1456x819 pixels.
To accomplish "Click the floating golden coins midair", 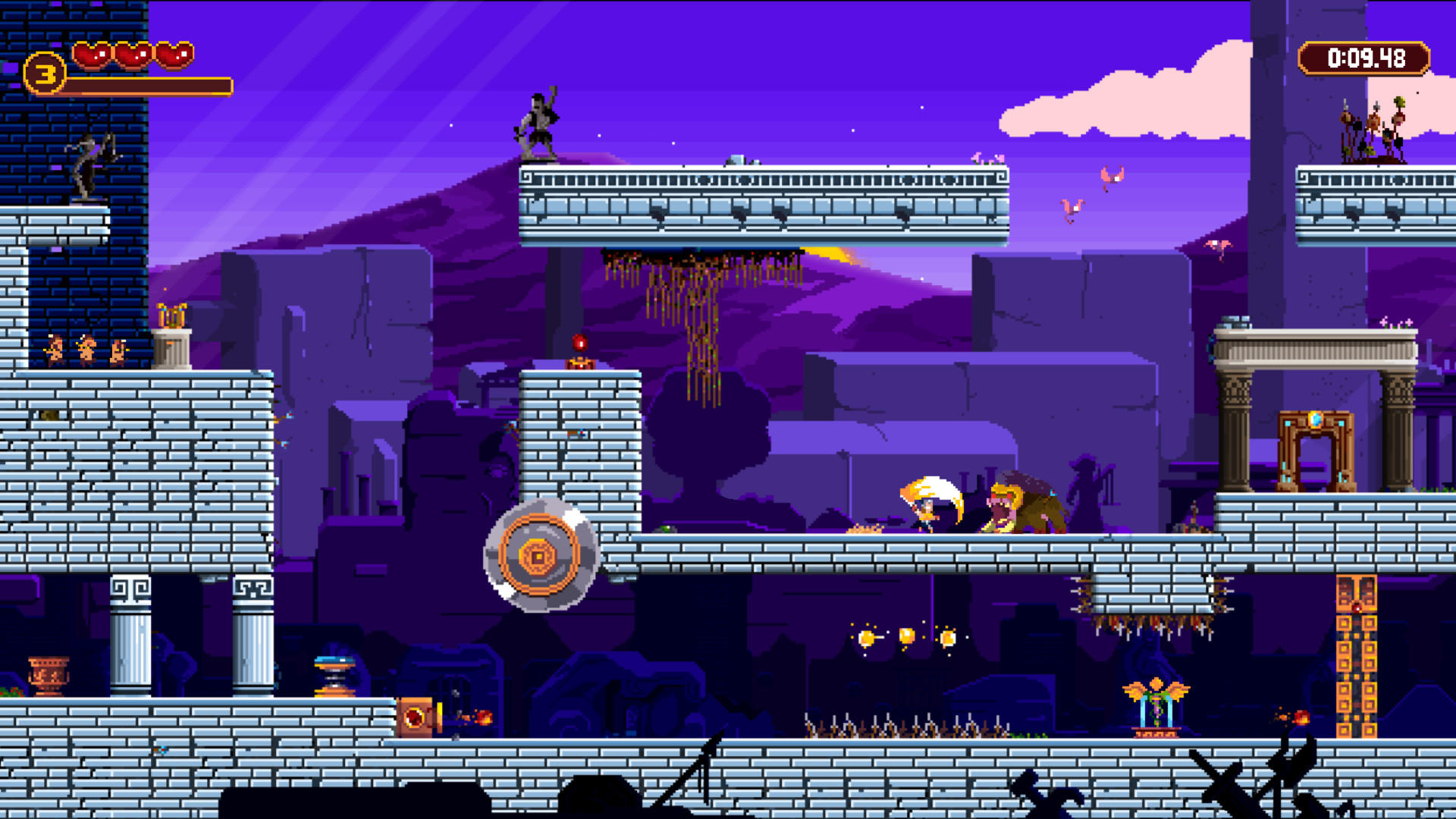I will (x=908, y=637).
